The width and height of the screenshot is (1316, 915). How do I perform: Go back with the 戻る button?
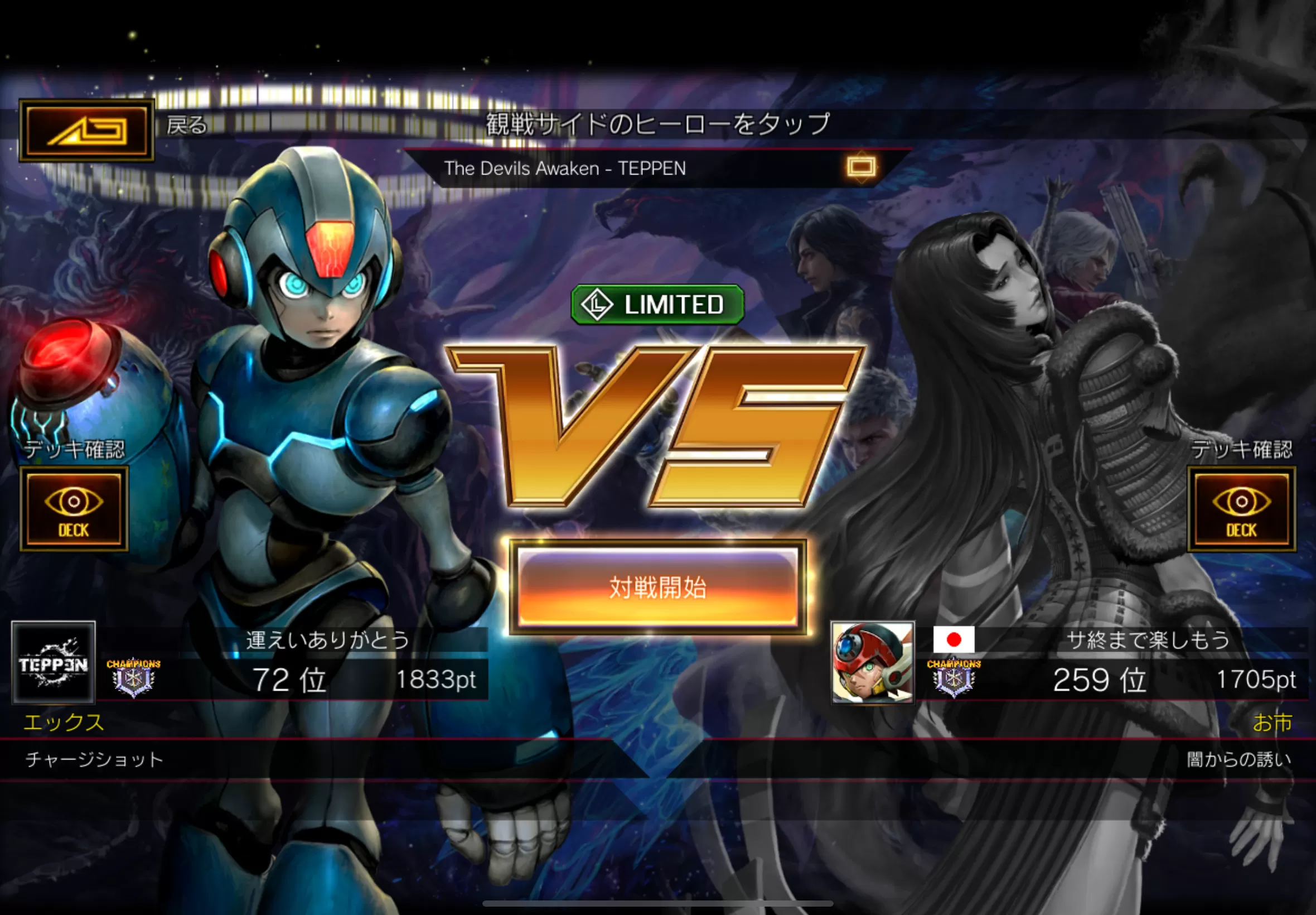[86, 130]
